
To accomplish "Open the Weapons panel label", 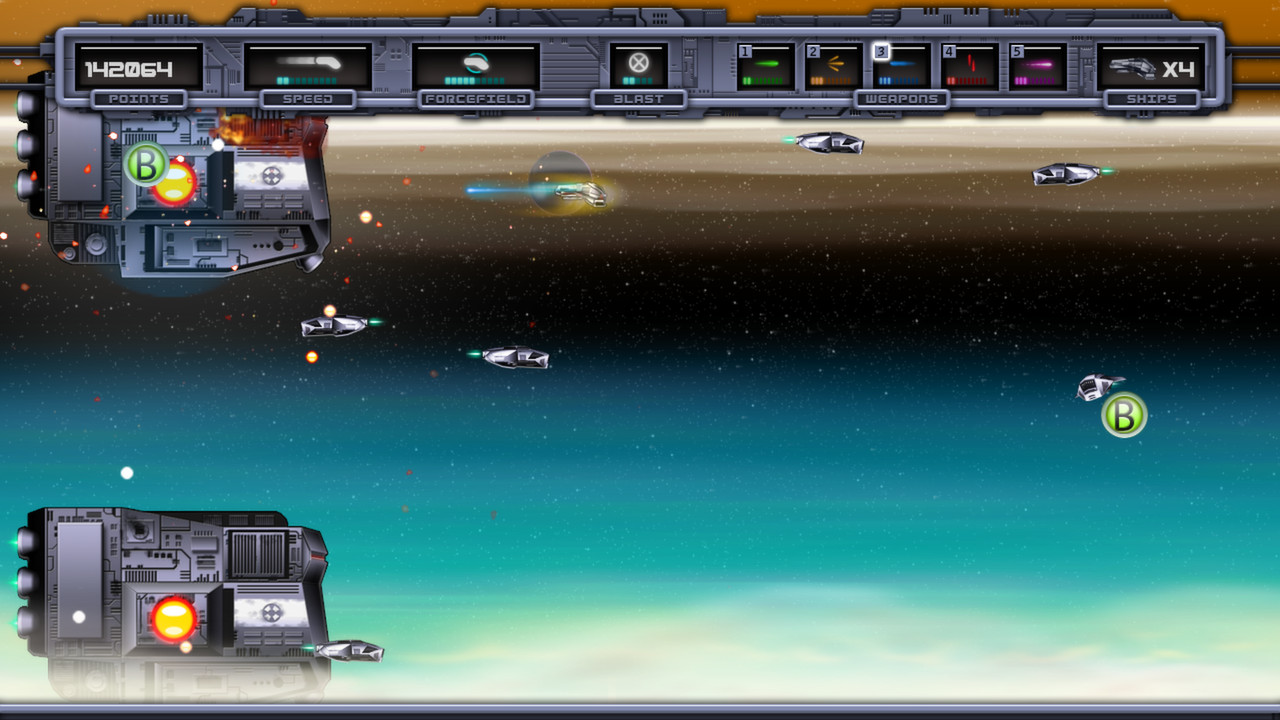I will click(903, 97).
